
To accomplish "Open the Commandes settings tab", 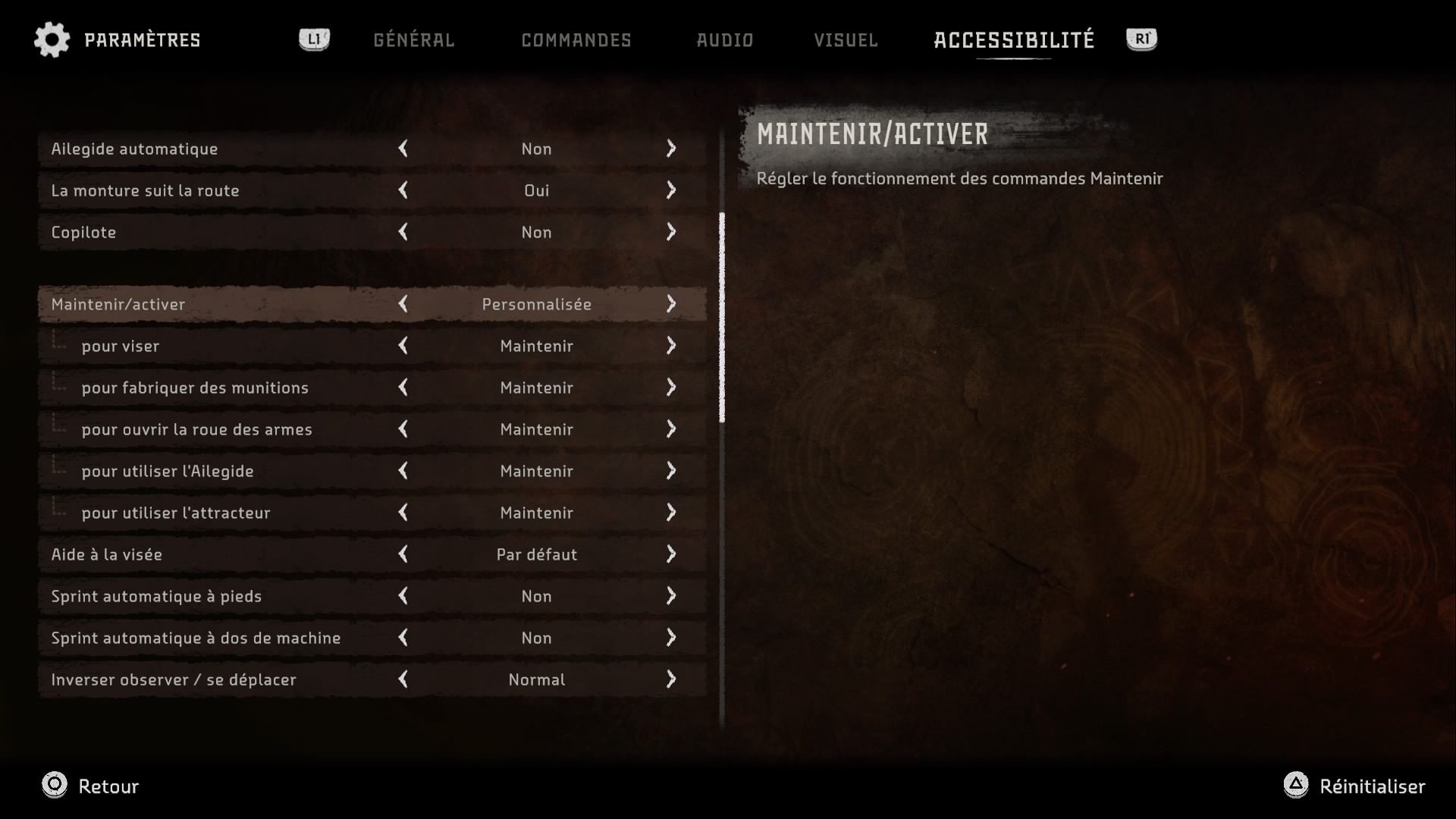I will 576,40.
